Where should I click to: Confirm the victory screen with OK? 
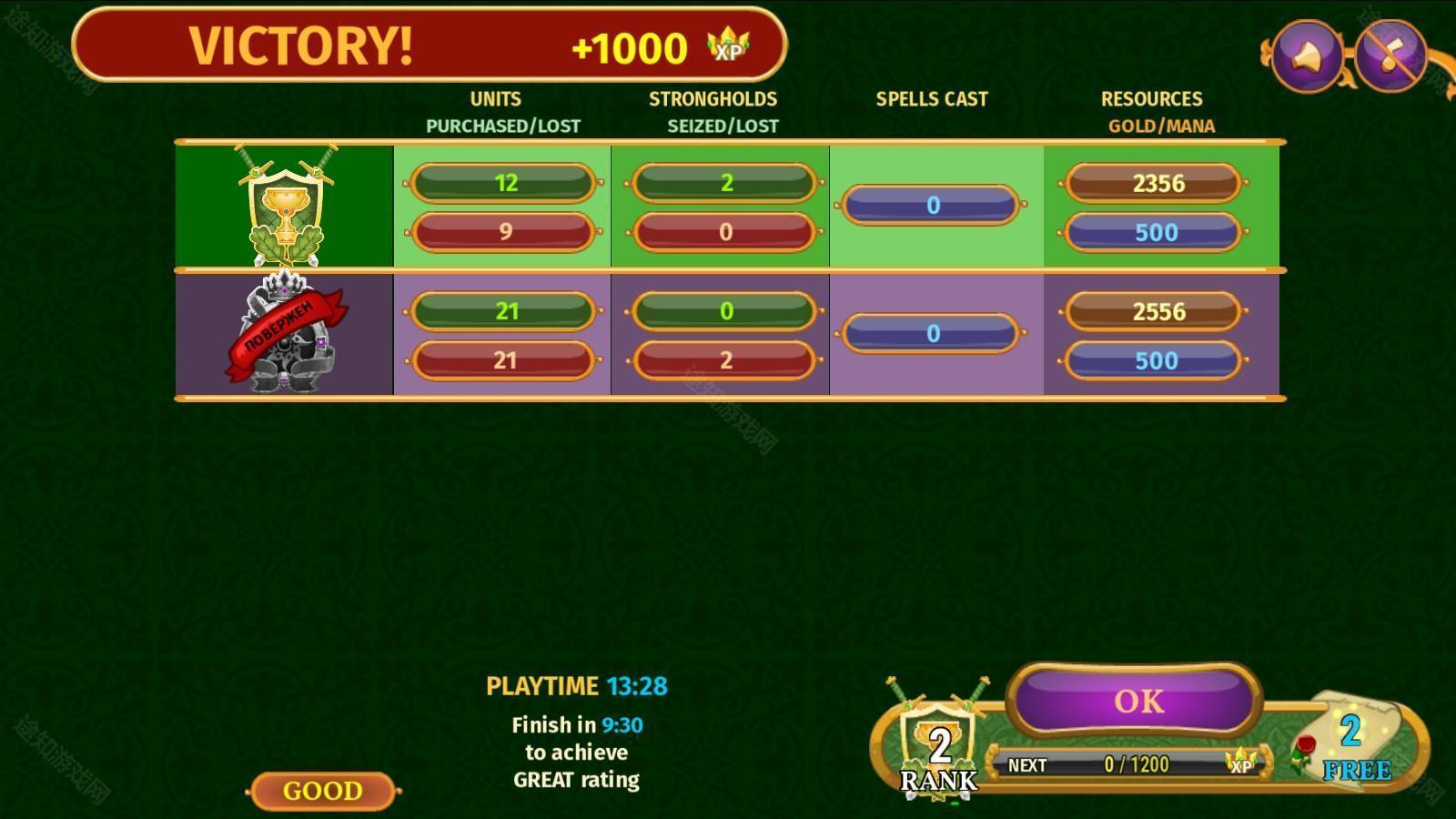pos(1136,700)
